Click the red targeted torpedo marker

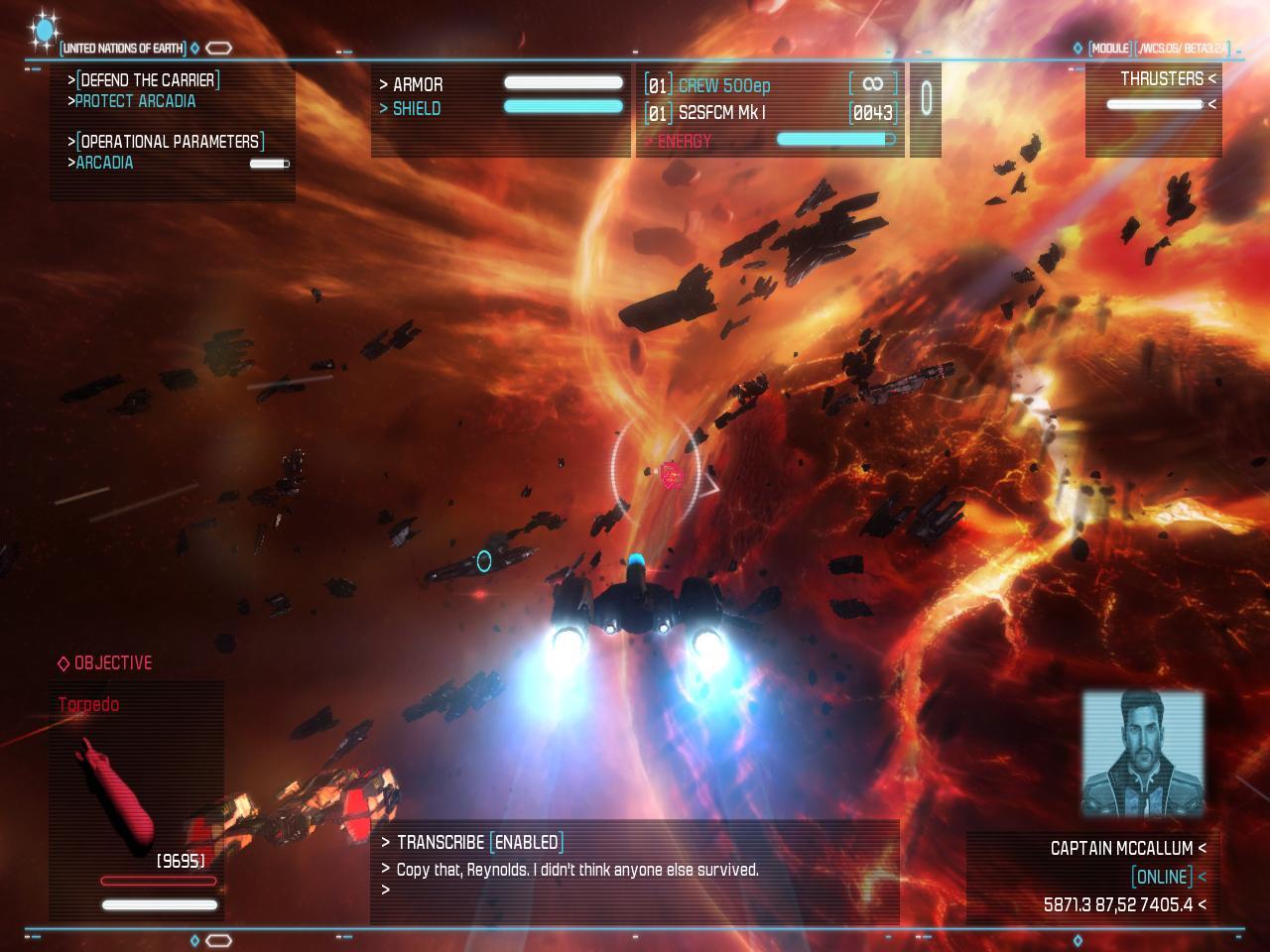click(x=672, y=476)
